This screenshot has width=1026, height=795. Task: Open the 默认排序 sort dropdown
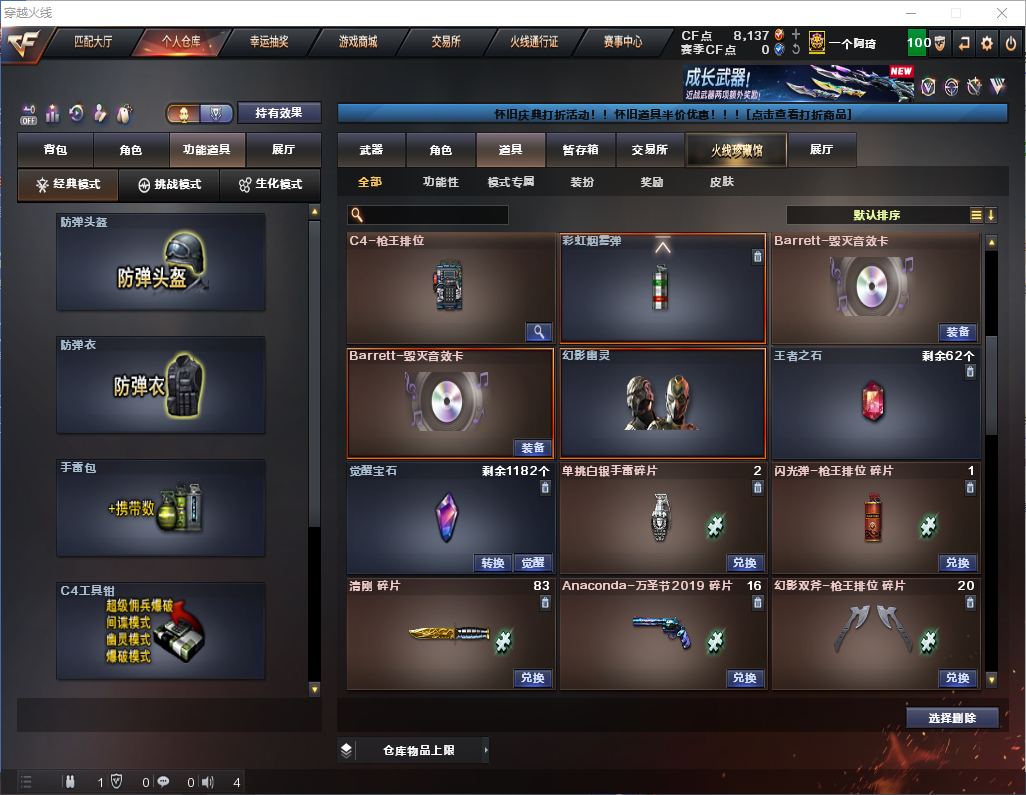876,215
